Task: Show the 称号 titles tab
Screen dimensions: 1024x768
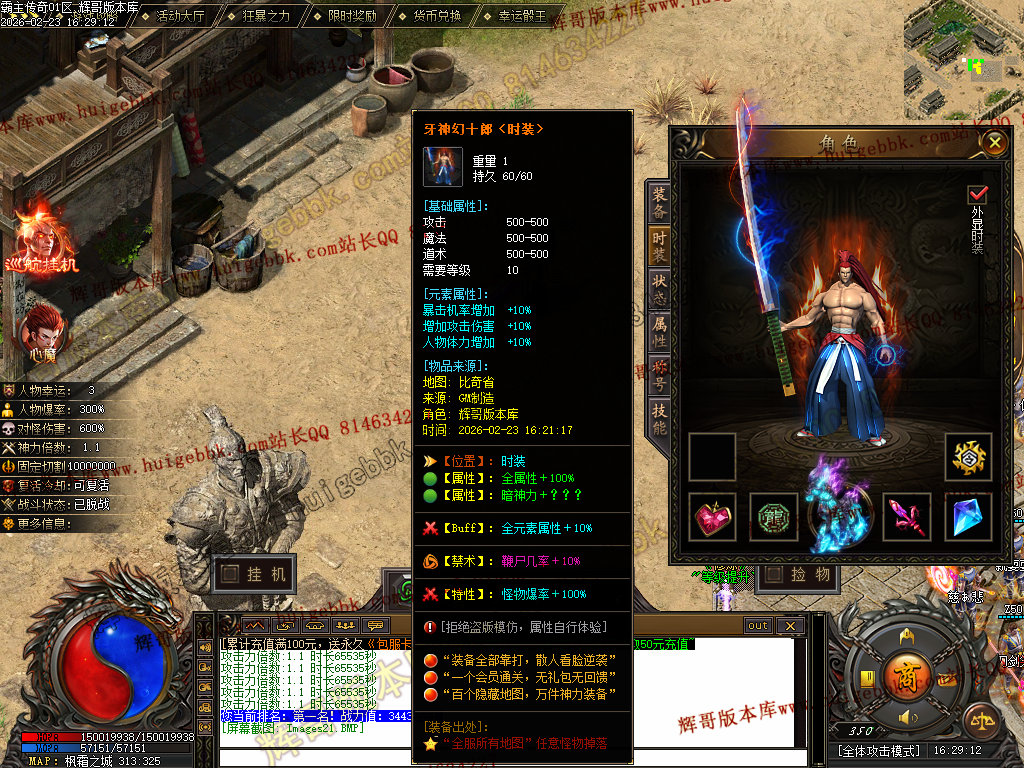Action: (x=659, y=374)
